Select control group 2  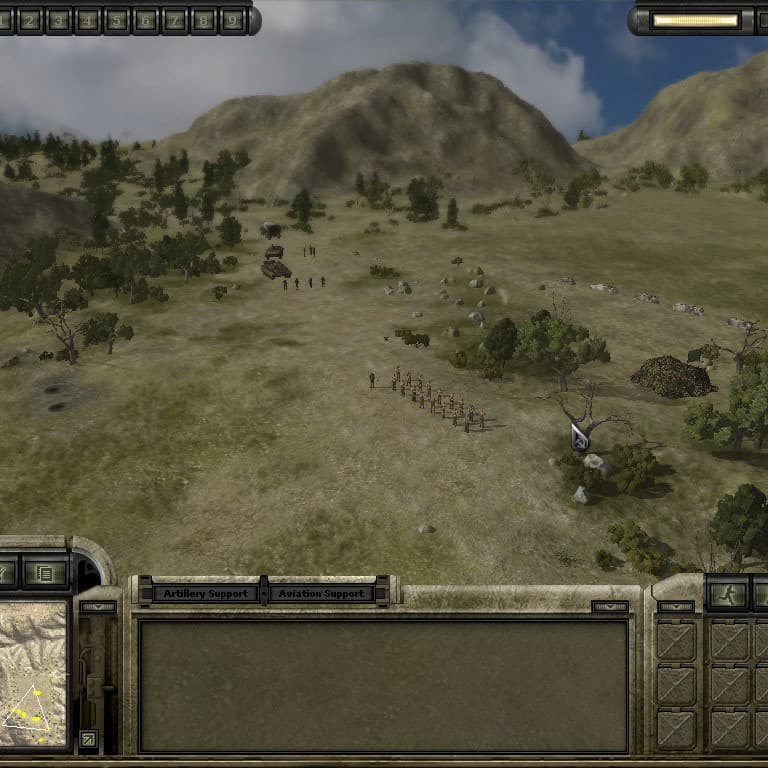point(30,19)
